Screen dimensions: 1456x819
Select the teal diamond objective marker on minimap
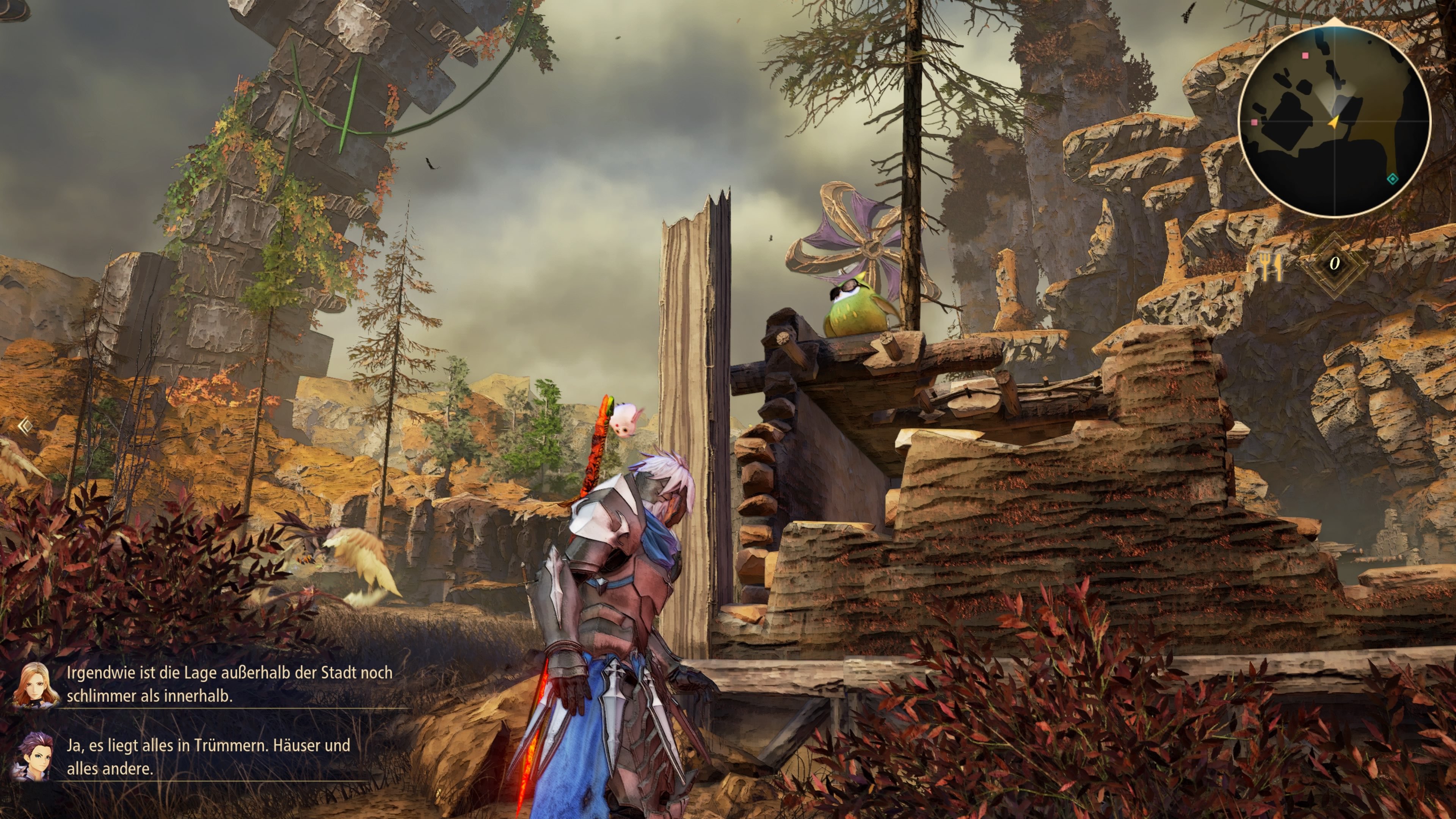click(x=1392, y=178)
